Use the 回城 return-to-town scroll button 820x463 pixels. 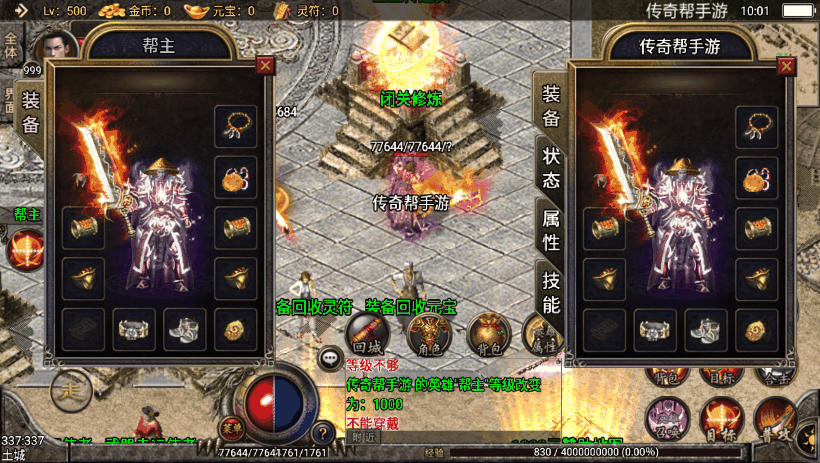tap(367, 334)
